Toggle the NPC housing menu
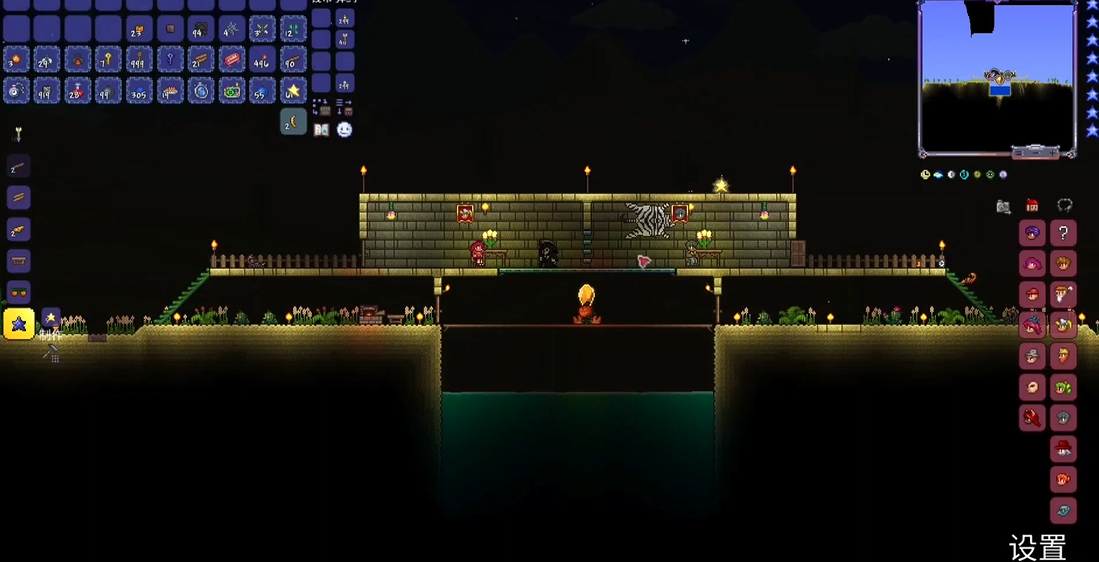The width and height of the screenshot is (1099, 562). [1032, 206]
